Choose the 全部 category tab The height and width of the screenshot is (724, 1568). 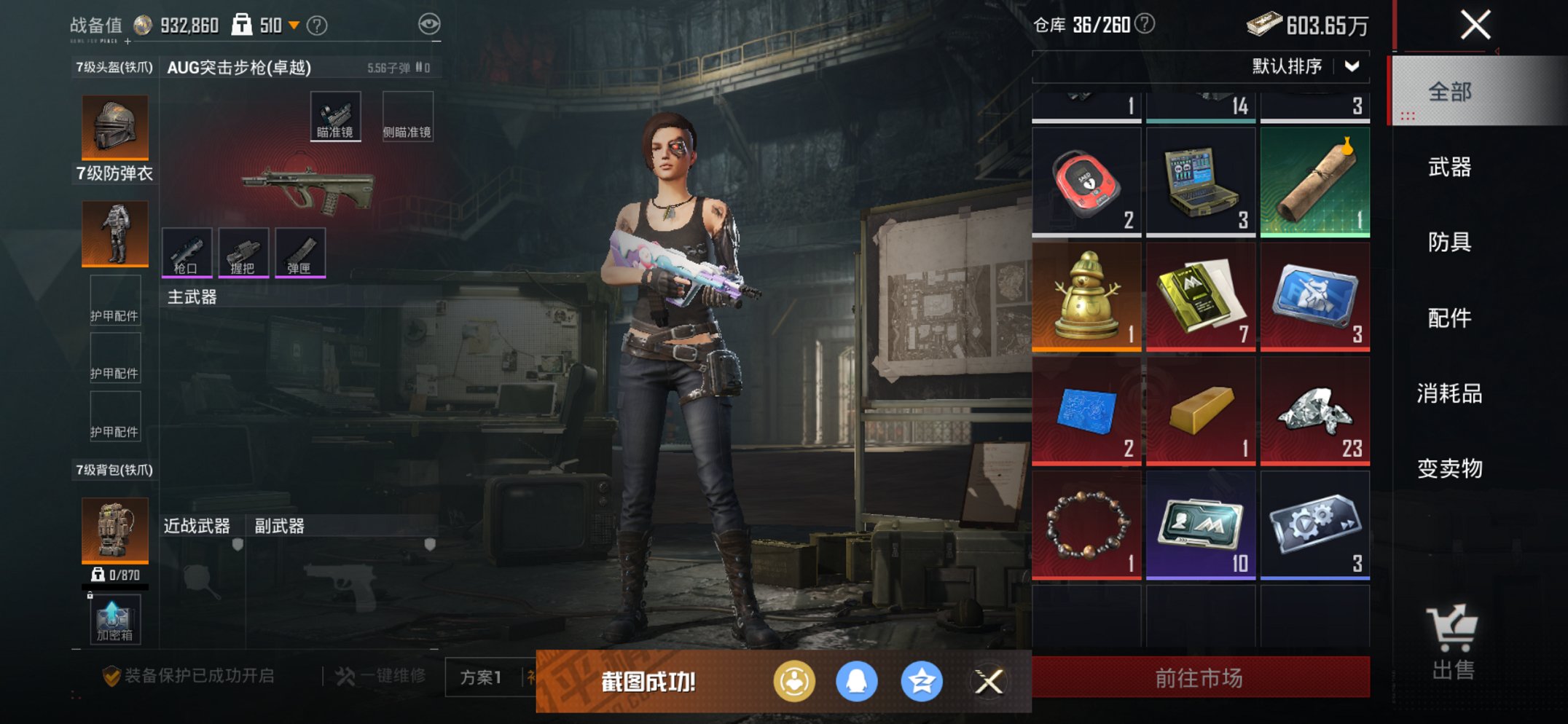pos(1449,92)
